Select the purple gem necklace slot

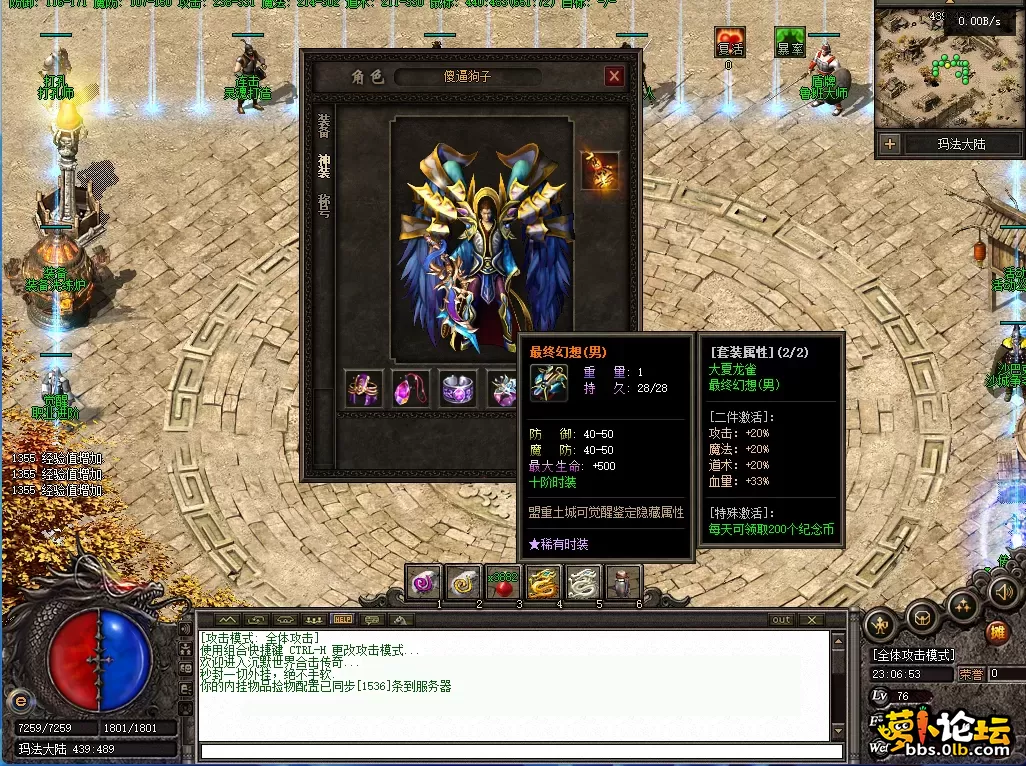point(411,388)
